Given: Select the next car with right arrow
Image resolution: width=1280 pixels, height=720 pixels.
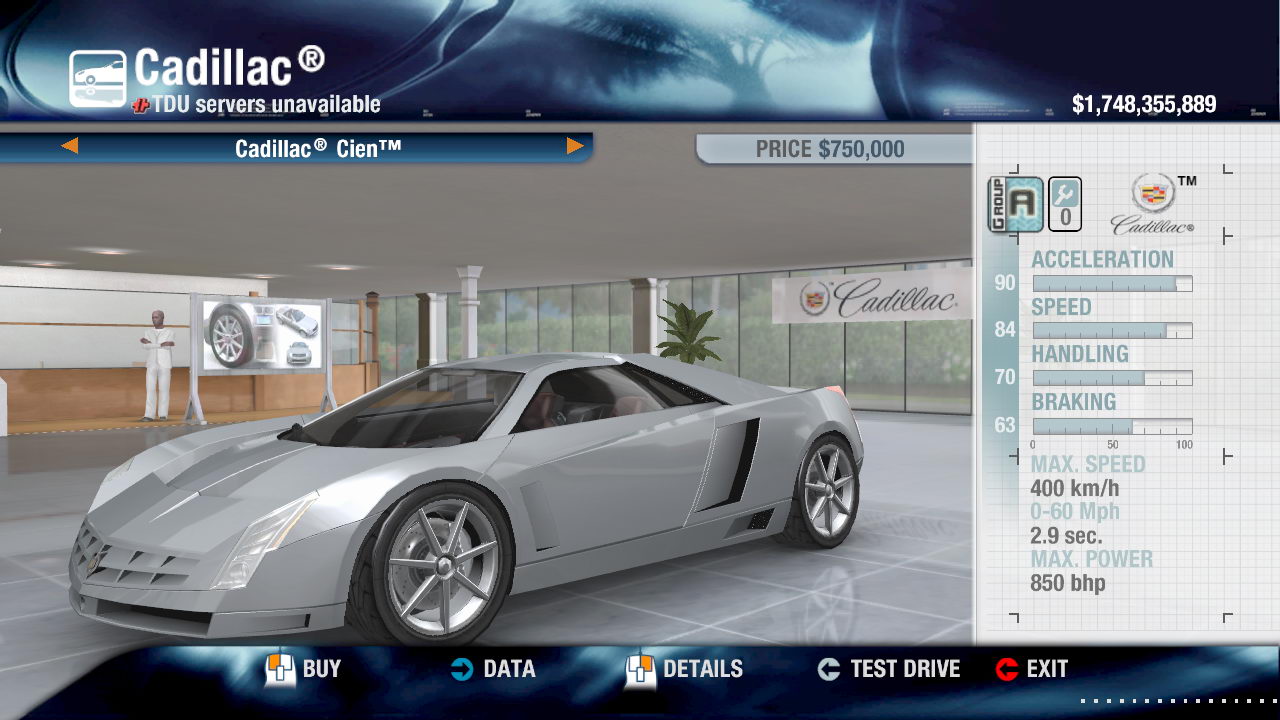Looking at the screenshot, I should [575, 147].
